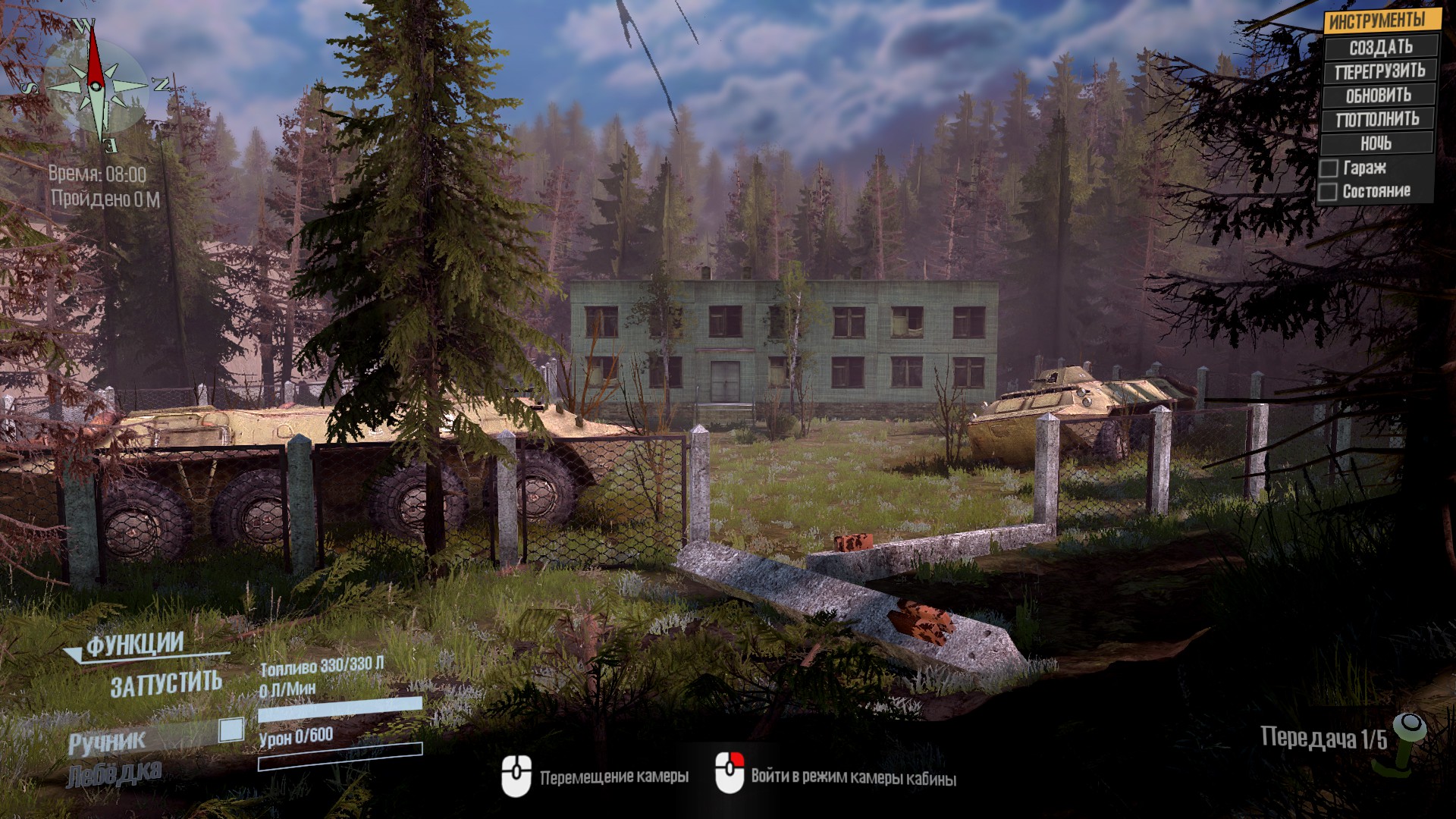Screen dimensions: 1456x819
Task: Toggle the Гараж checkbox
Action: pos(1329,168)
